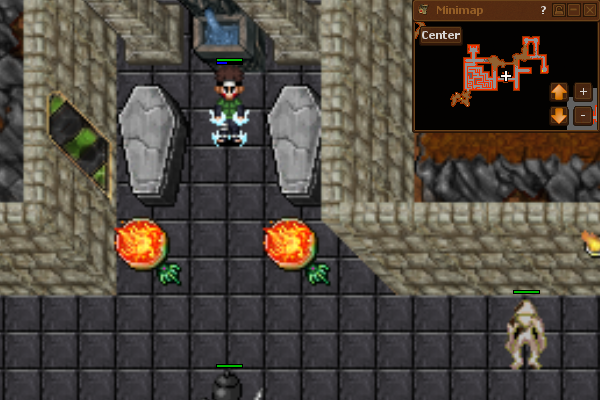Click the white cross on the minimap
600x400 pixels.
point(507,76)
